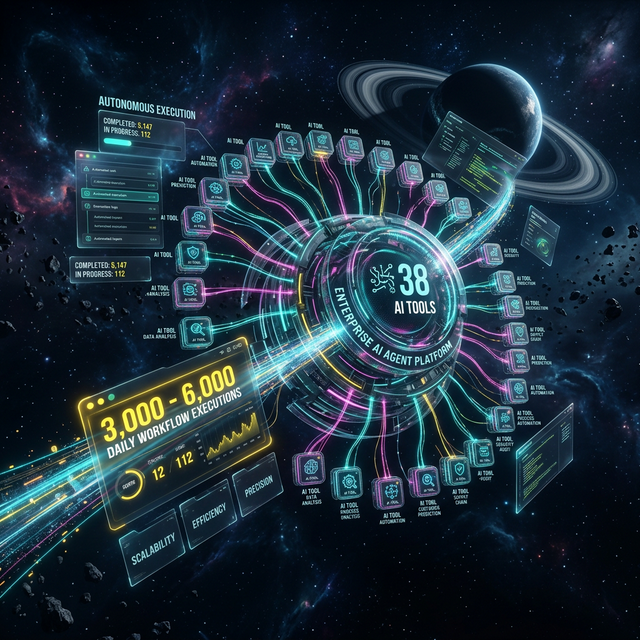The height and width of the screenshot is (640, 640).
Task: Open the Precision tile
Action: point(258,494)
